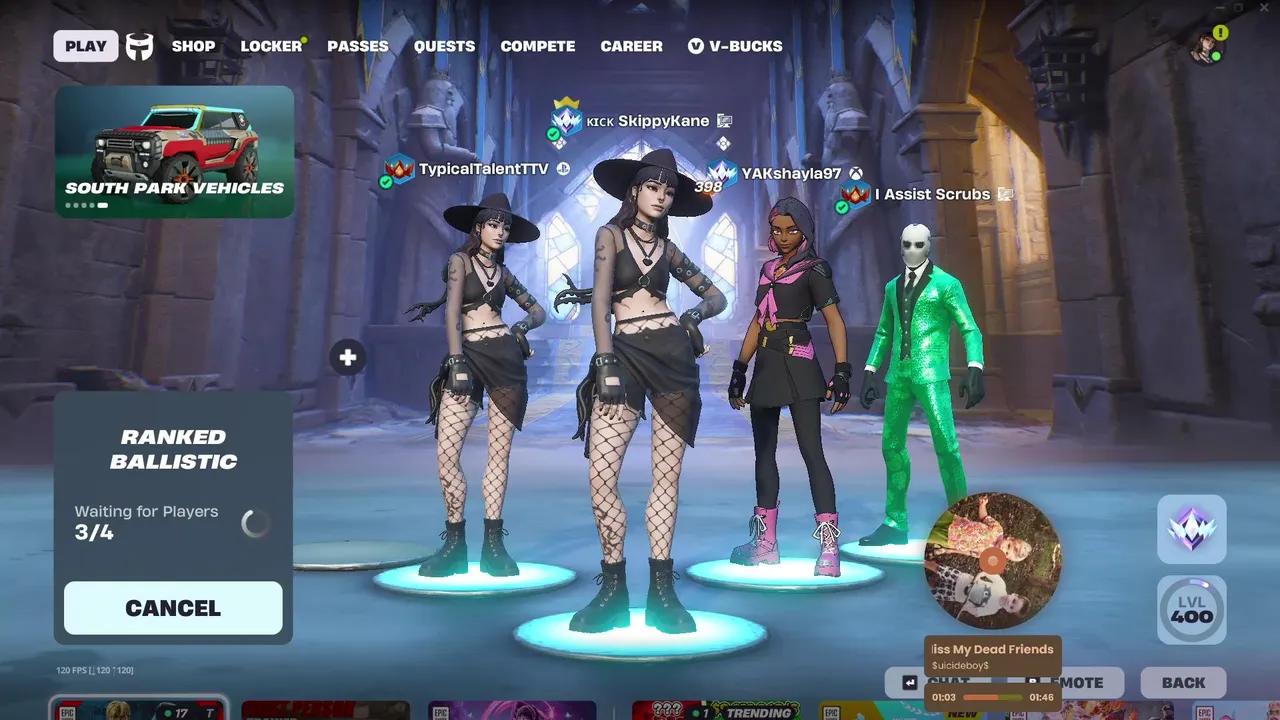Click the LVL 400 level badge

1190,608
